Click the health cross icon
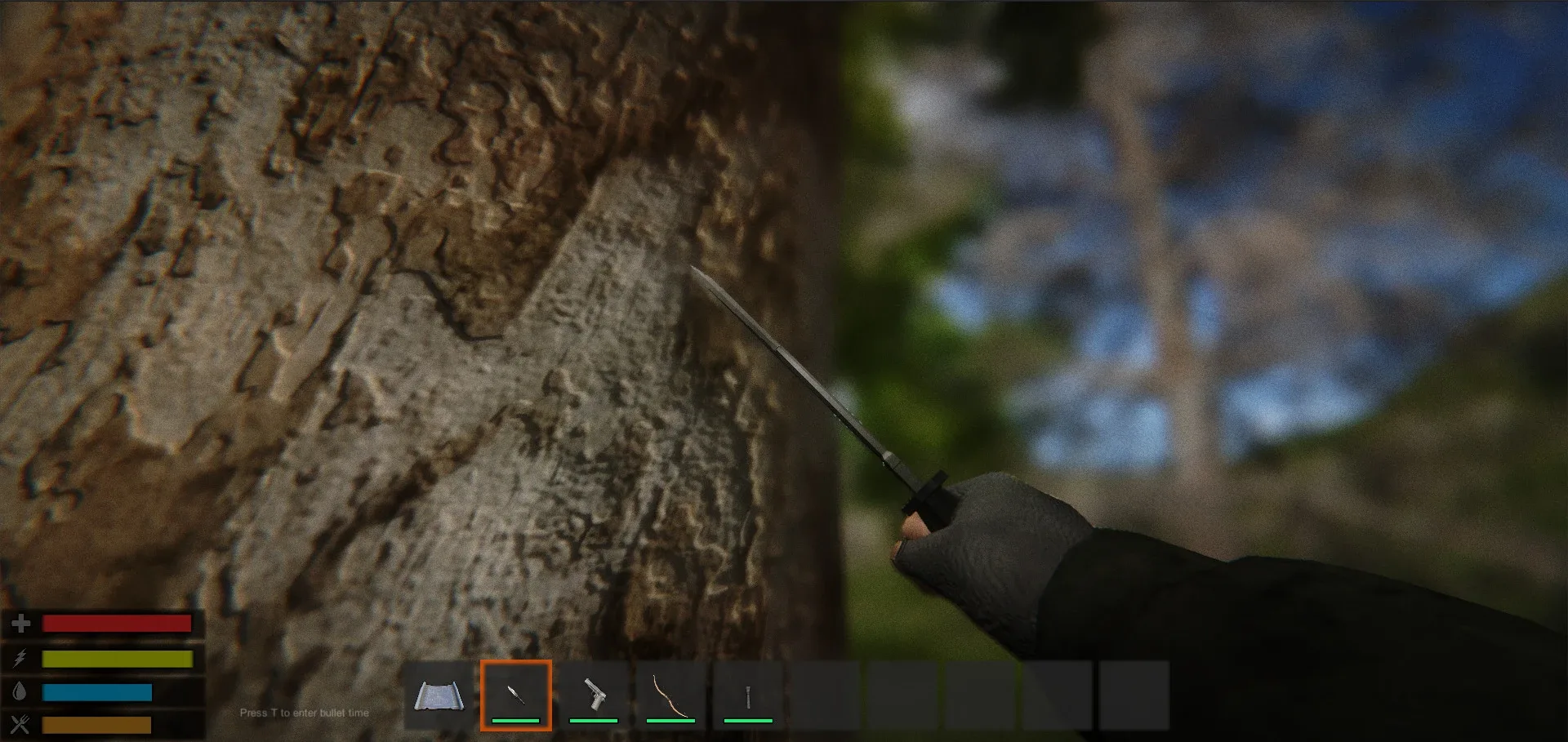The image size is (1568, 742). click(x=20, y=625)
